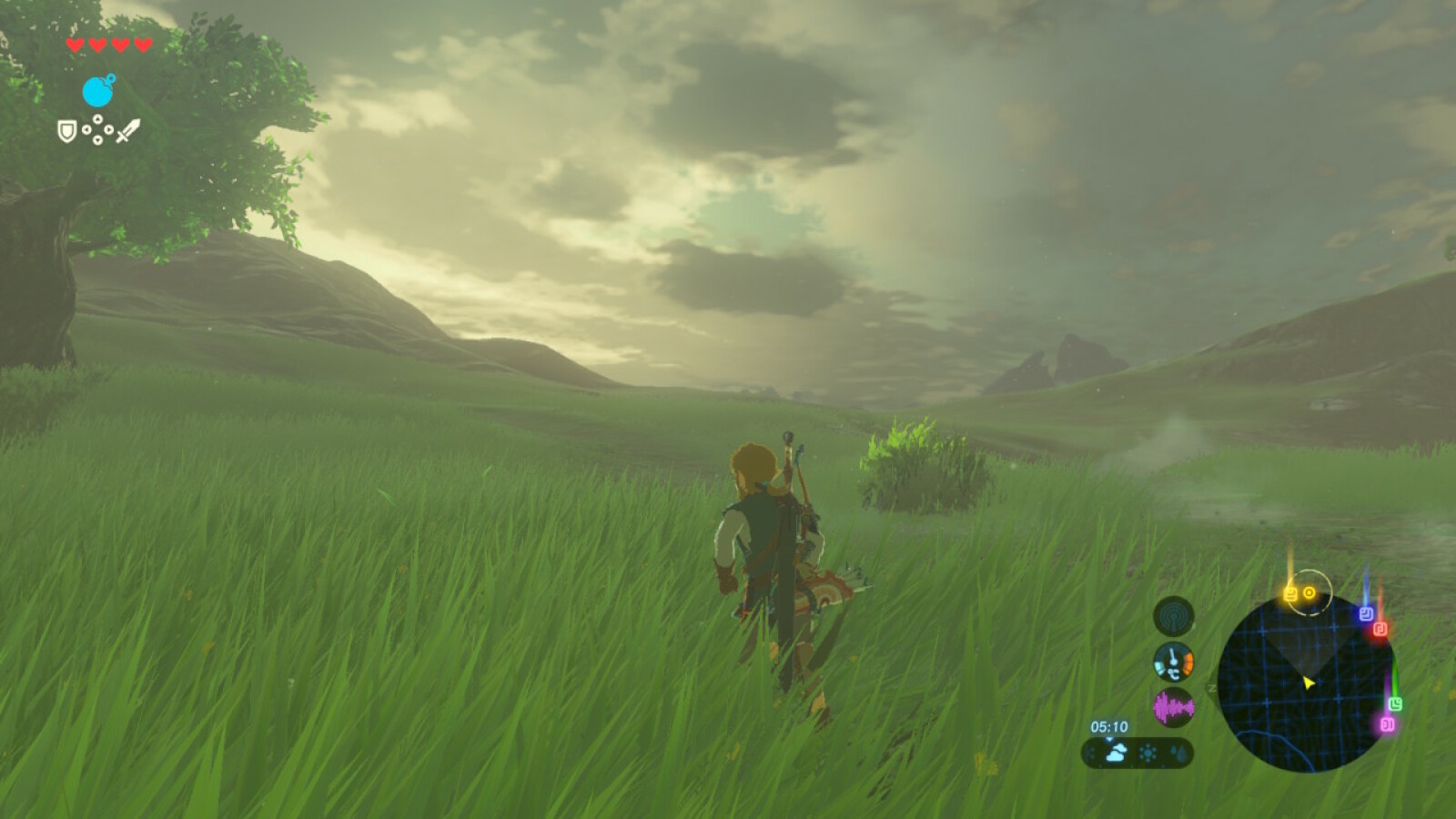
Task: Click the D-pad weapon switch icon
Action: click(x=97, y=128)
